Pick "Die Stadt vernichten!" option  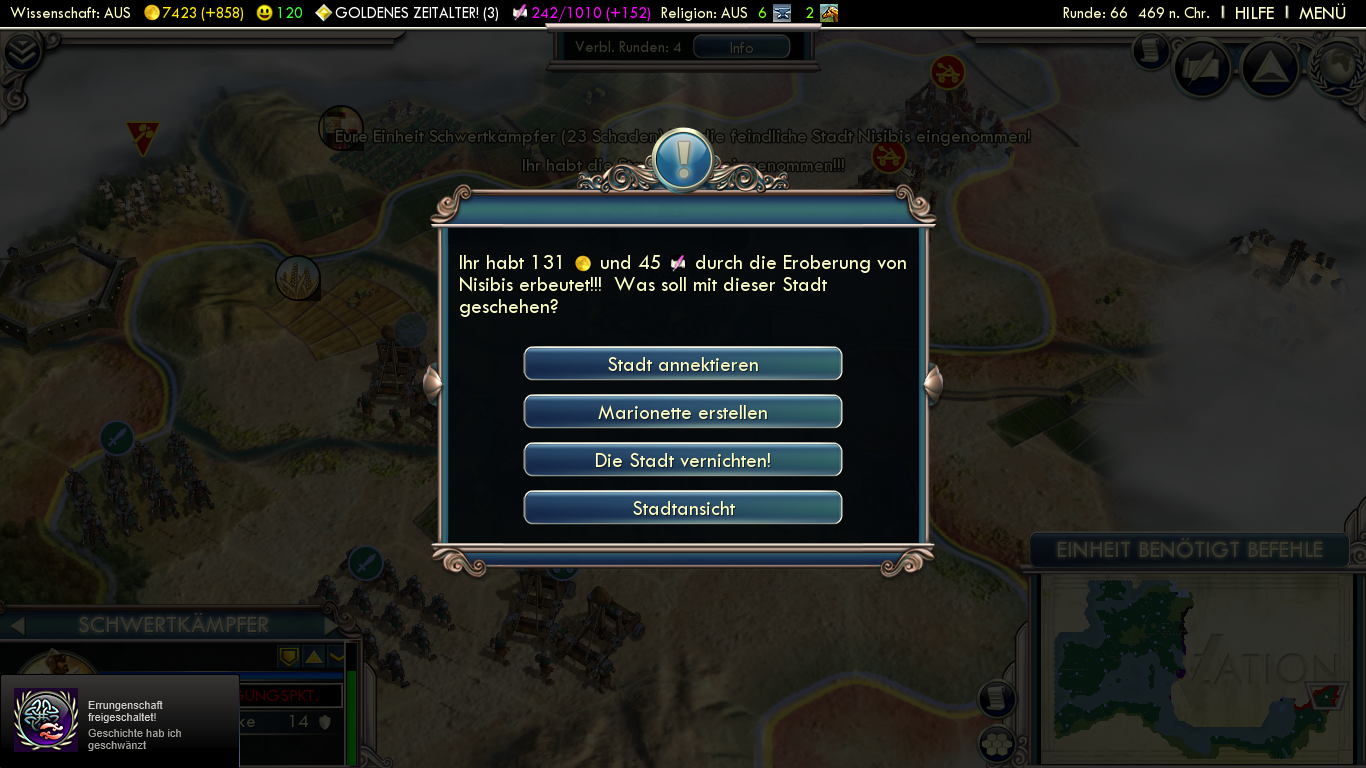click(683, 460)
